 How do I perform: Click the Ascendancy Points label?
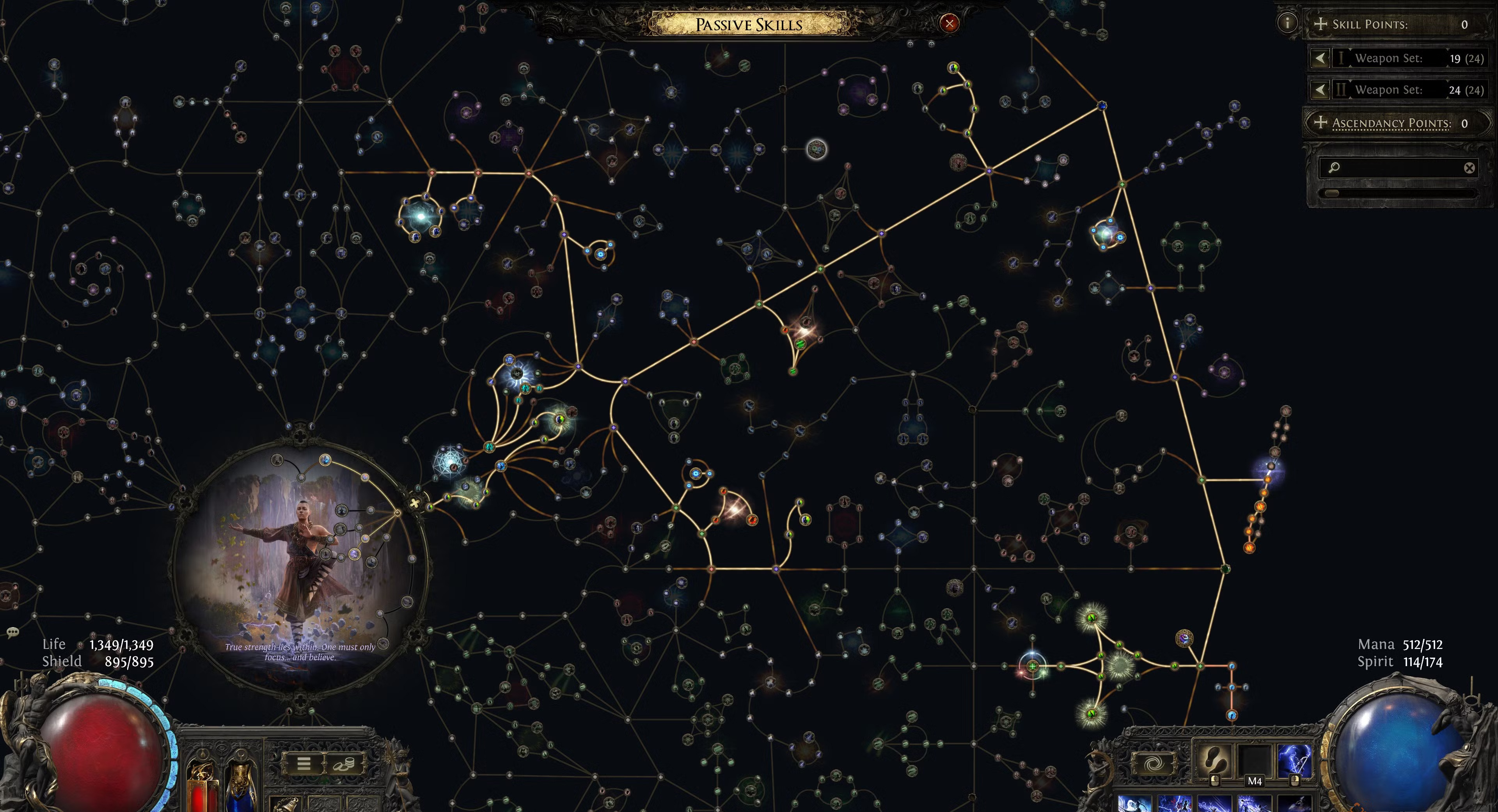pyautogui.click(x=1391, y=123)
